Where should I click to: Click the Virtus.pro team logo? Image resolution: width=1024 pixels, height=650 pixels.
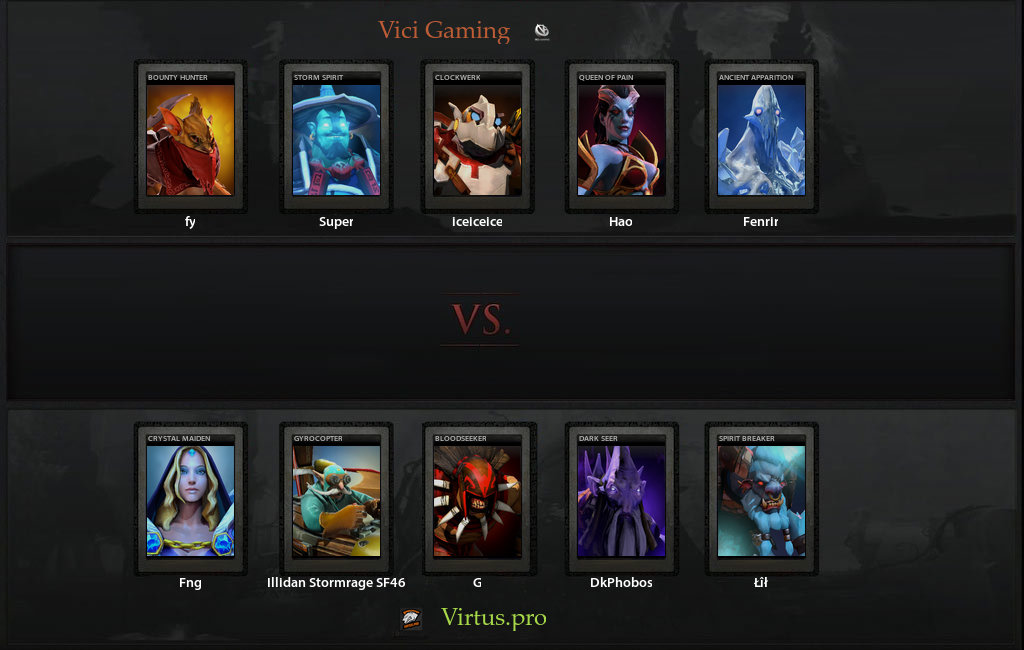[411, 619]
